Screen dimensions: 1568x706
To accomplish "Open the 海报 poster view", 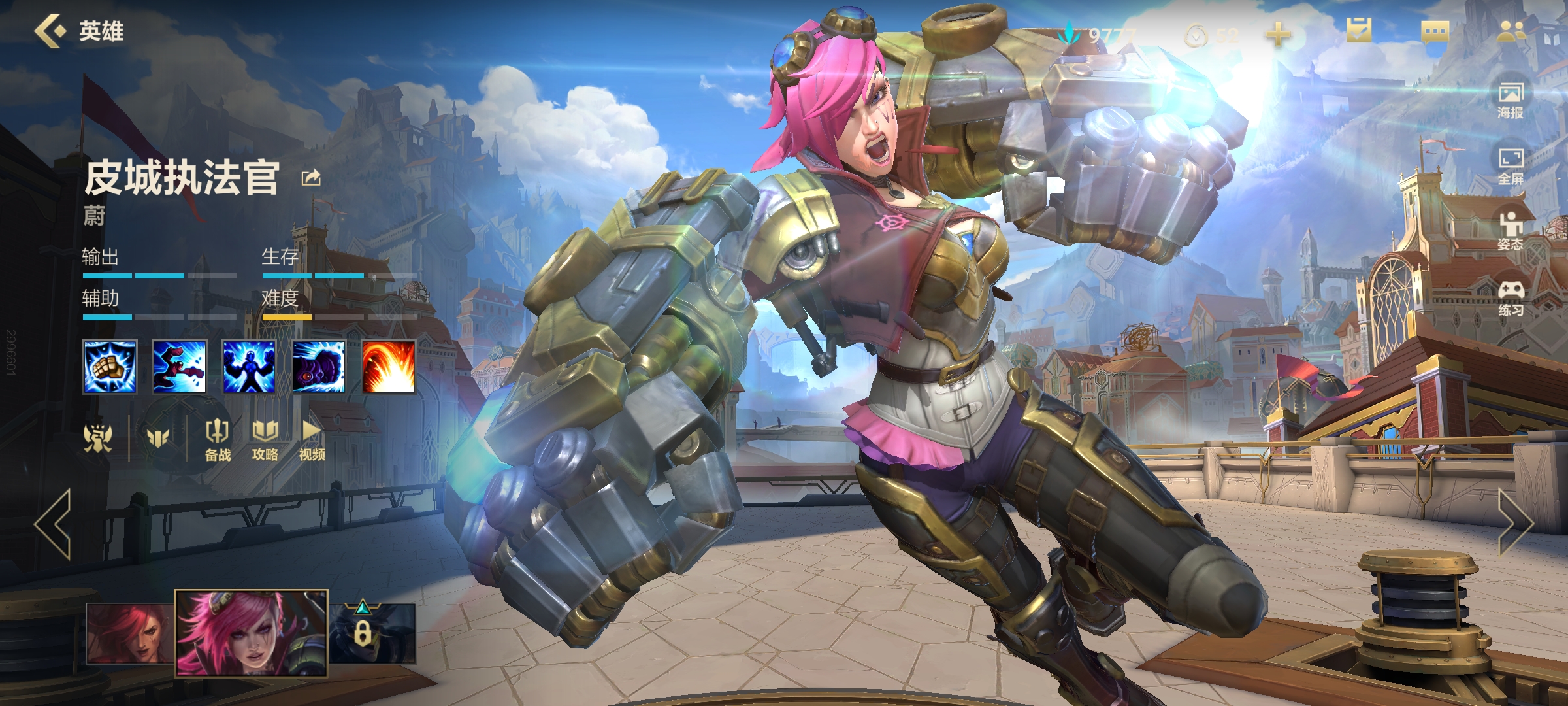I will [1511, 100].
